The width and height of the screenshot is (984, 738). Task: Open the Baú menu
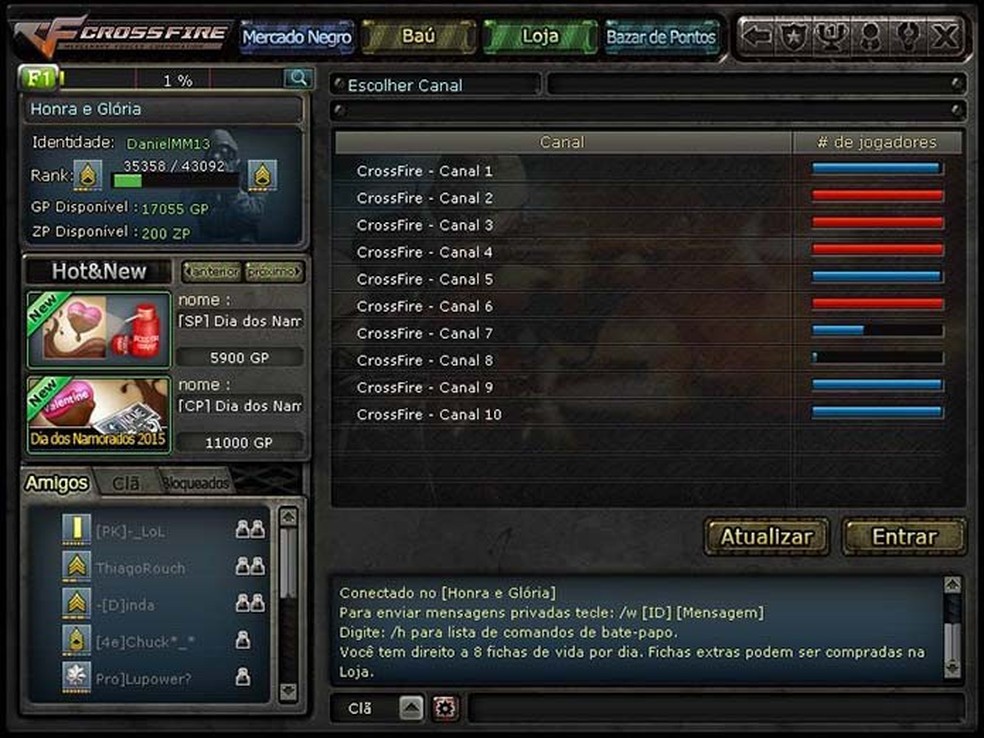pyautogui.click(x=417, y=37)
